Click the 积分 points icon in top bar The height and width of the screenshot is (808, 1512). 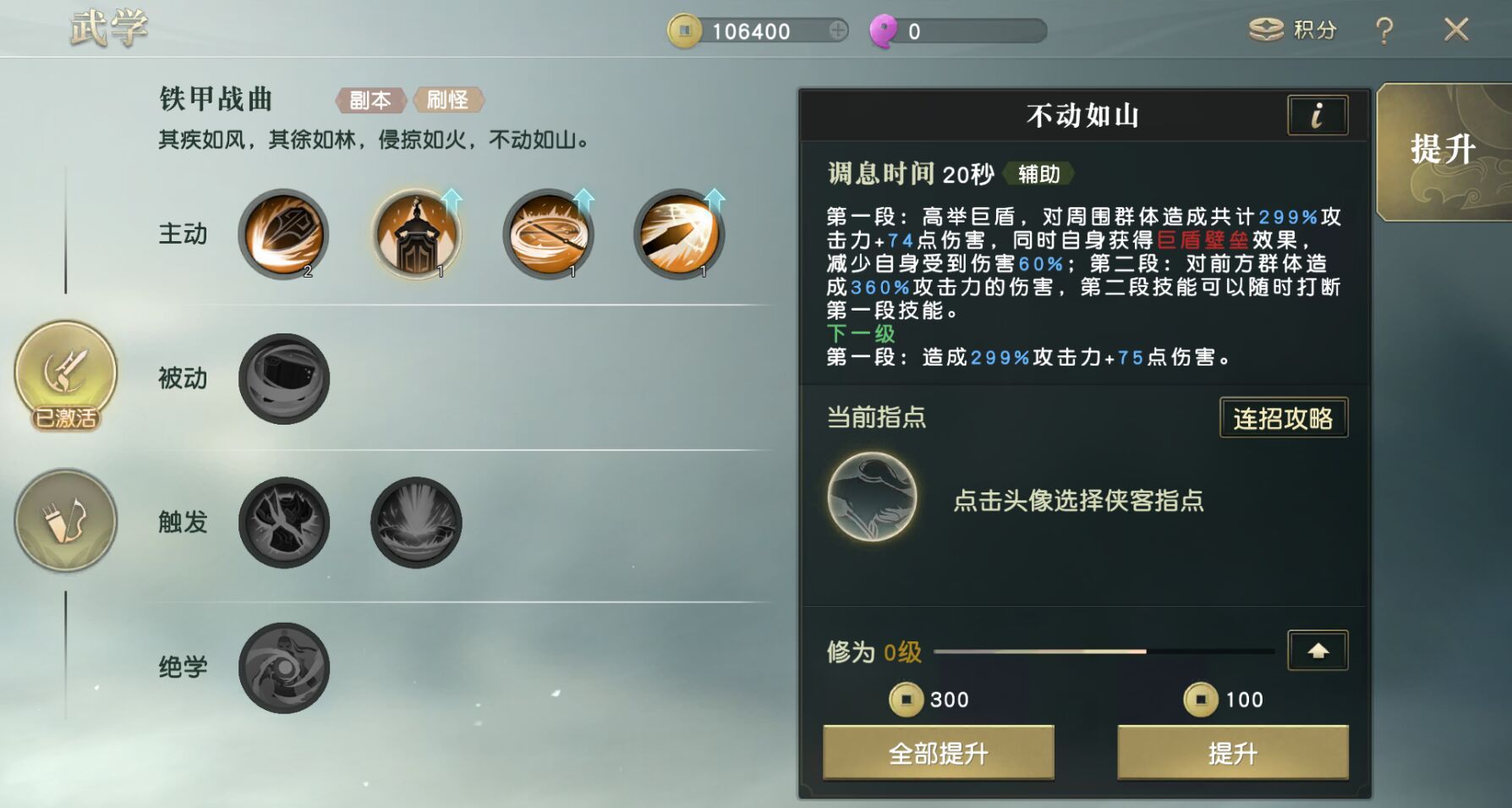tap(1265, 29)
